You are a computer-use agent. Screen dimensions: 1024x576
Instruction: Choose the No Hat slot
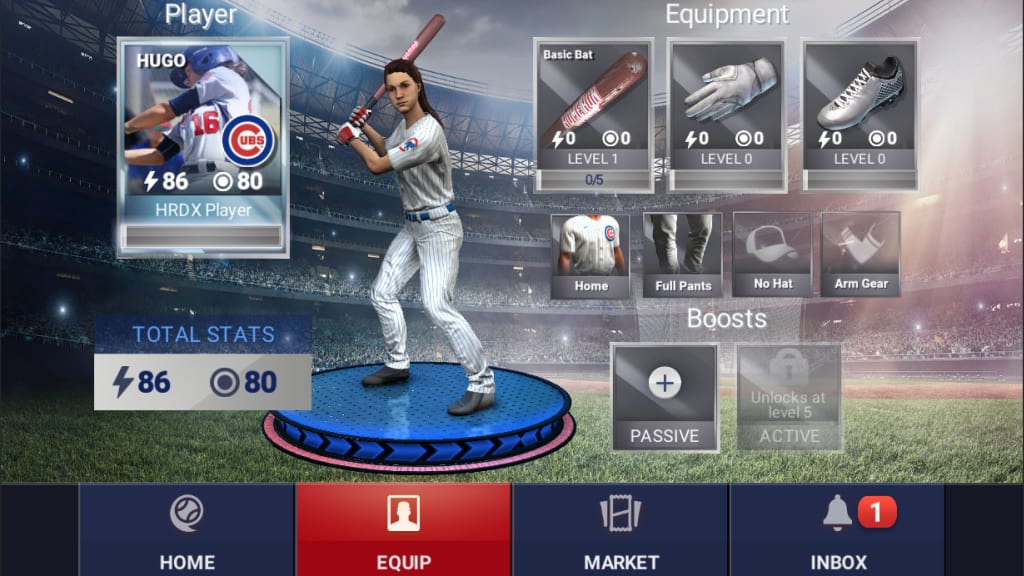point(772,255)
